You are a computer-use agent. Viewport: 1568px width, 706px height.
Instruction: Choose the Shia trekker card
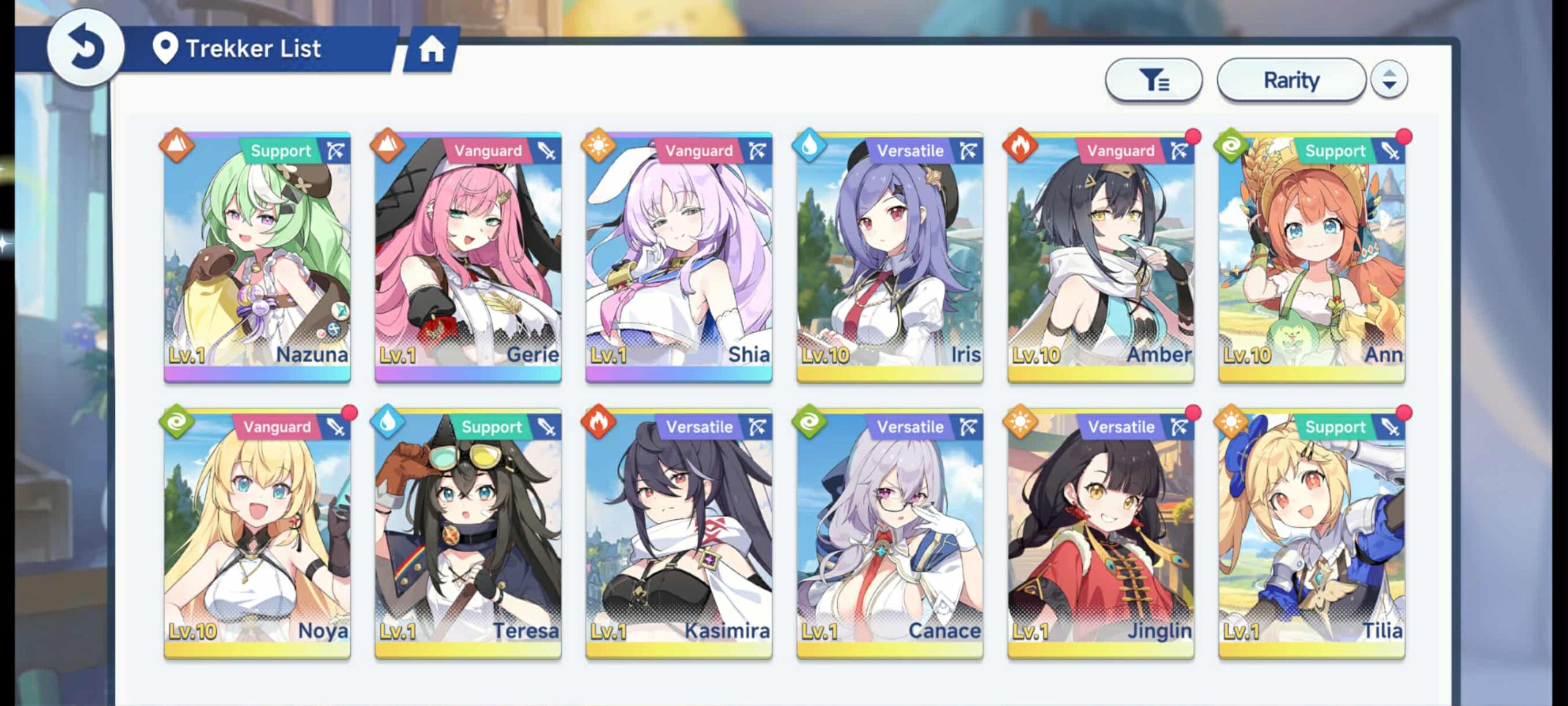679,257
